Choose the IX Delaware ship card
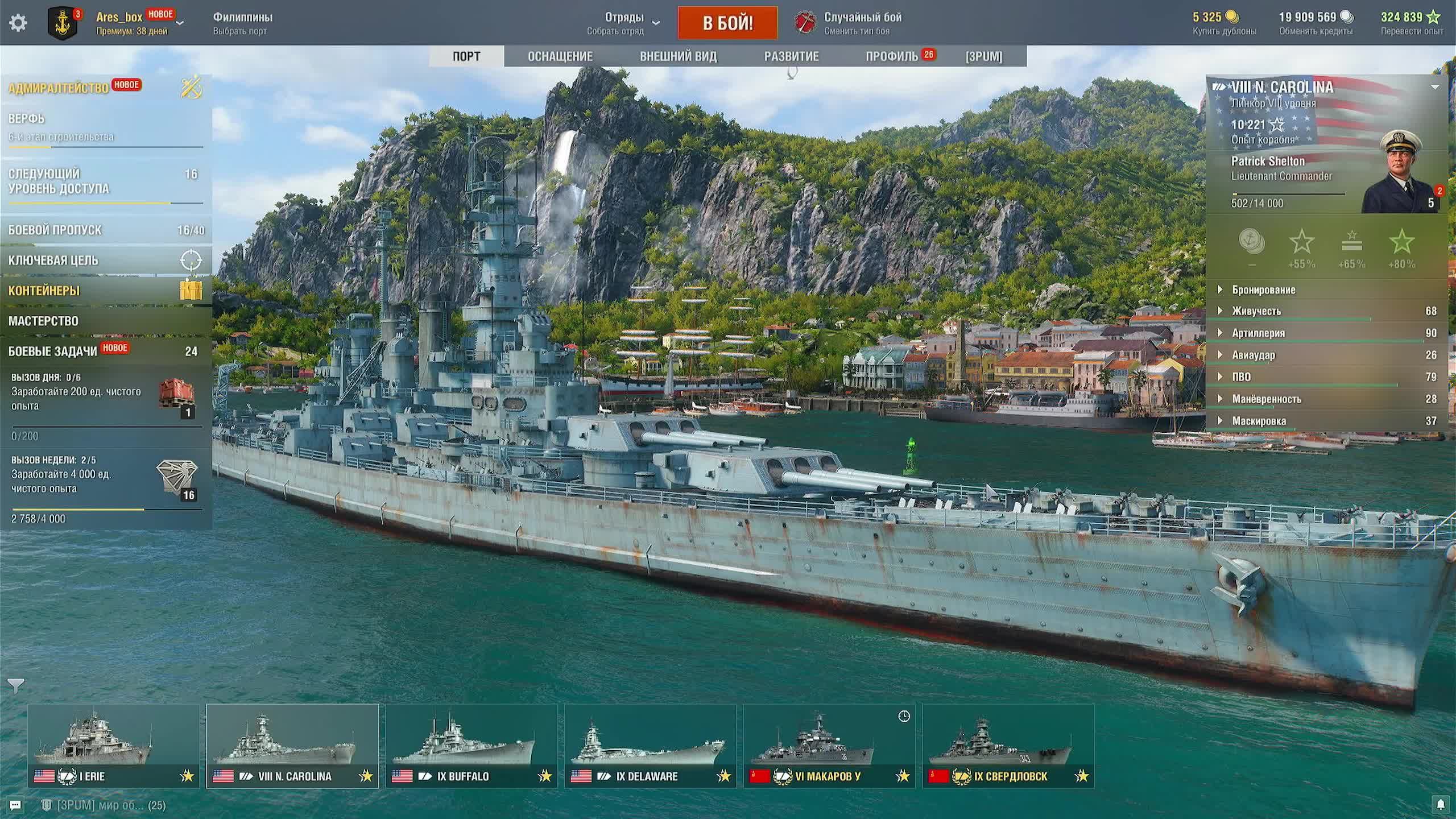 point(650,746)
